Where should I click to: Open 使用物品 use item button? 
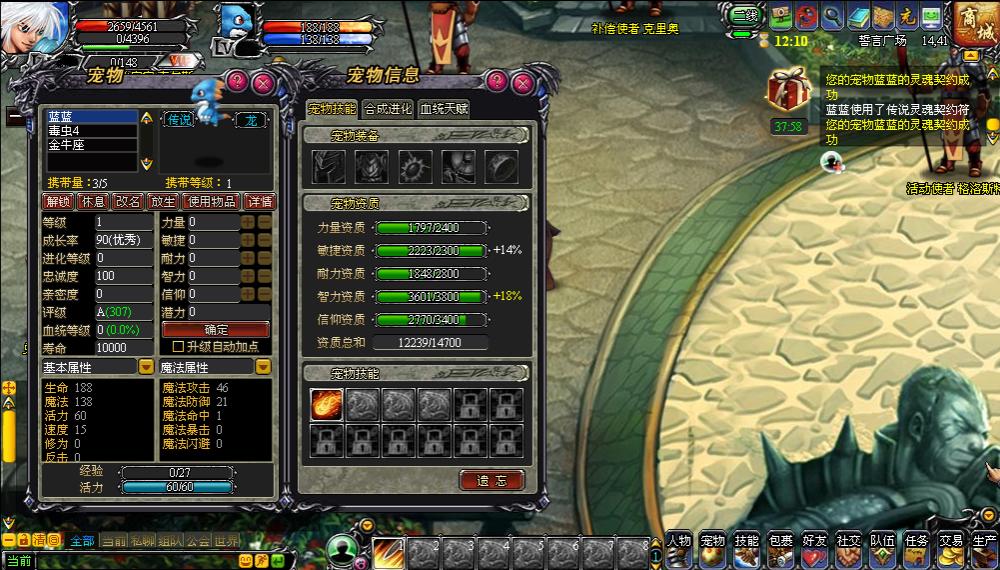point(209,201)
